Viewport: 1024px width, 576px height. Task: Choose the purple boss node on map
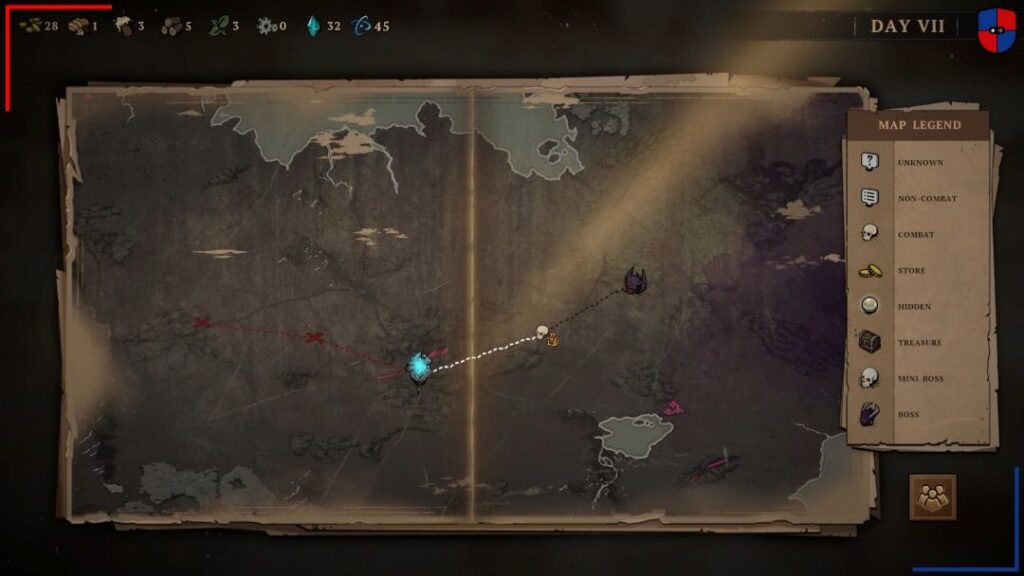tap(634, 281)
